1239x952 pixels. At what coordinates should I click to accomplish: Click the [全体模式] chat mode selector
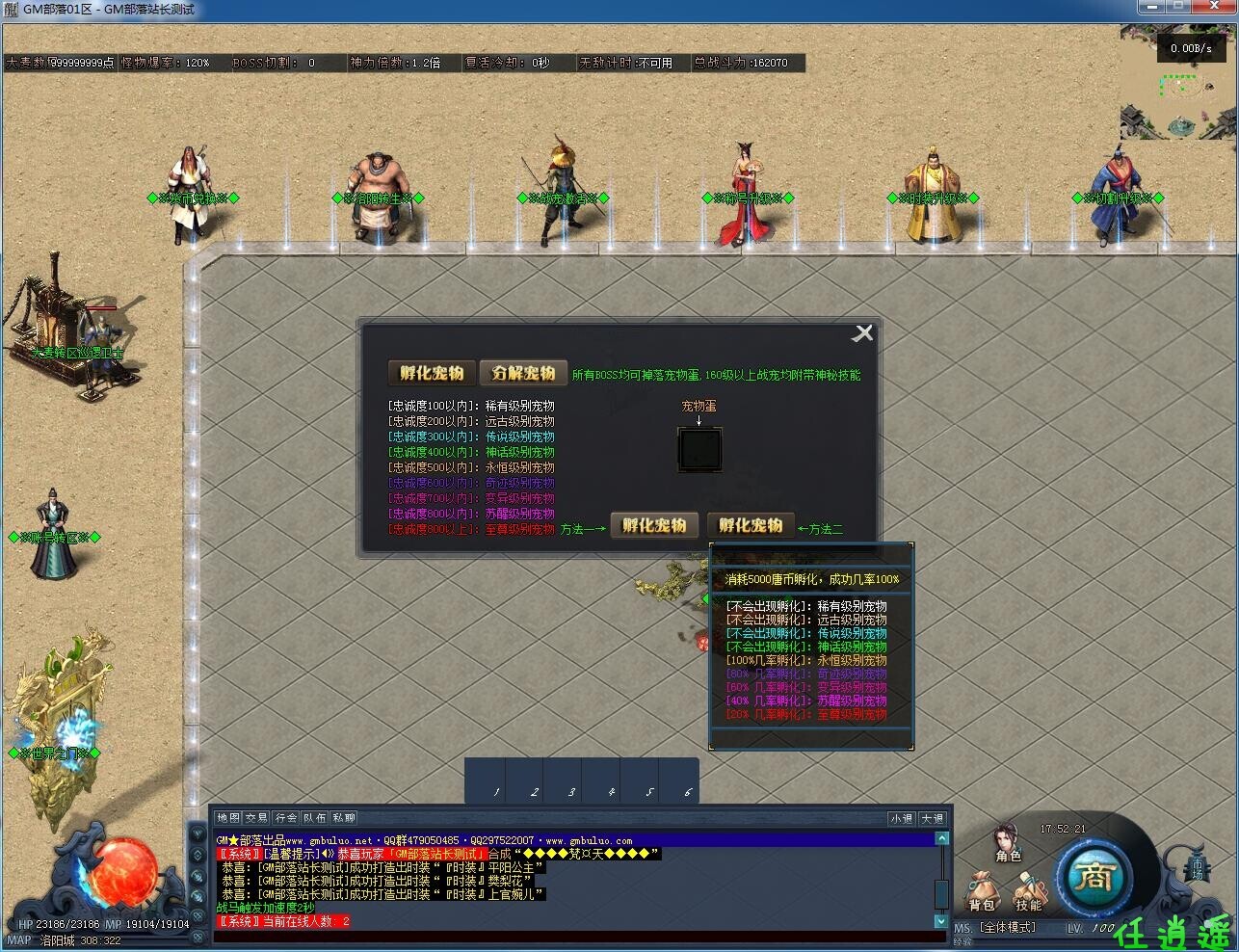point(1005,927)
